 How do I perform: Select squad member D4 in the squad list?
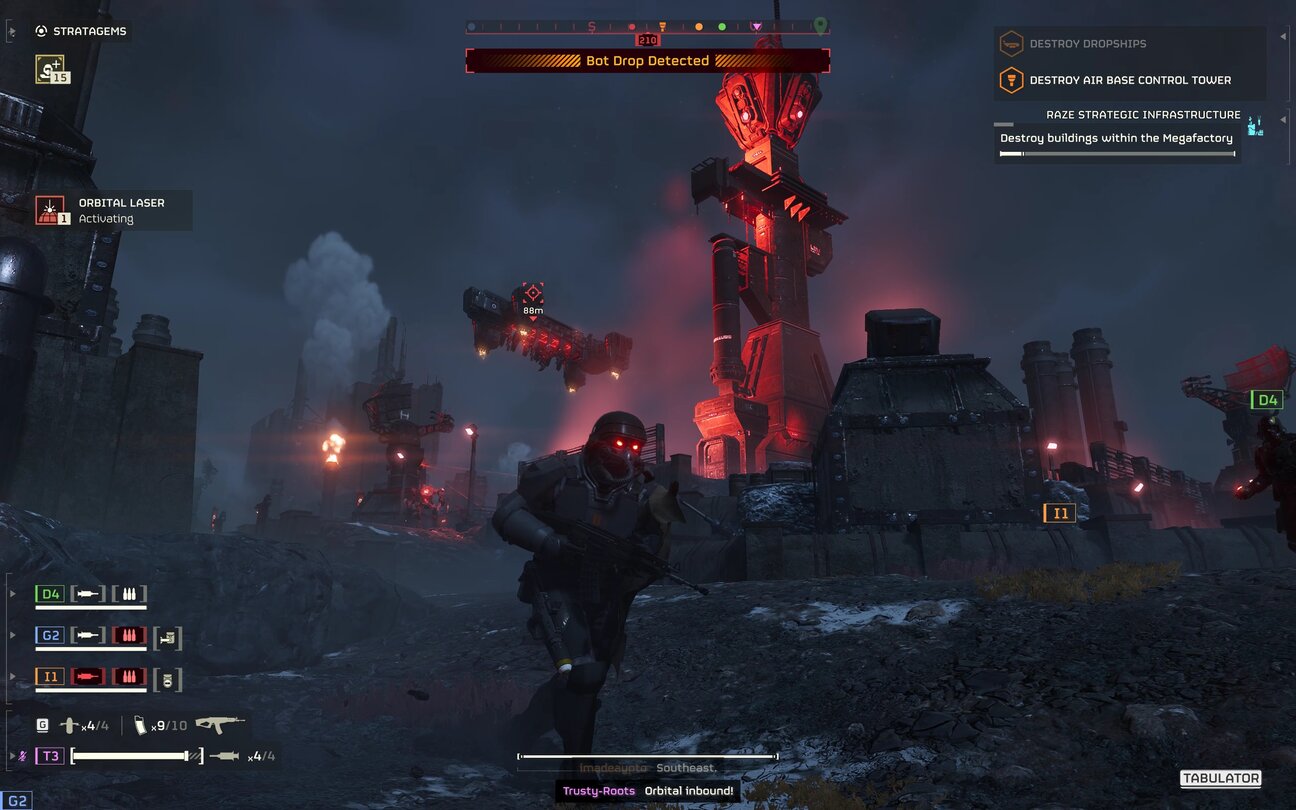pos(50,594)
